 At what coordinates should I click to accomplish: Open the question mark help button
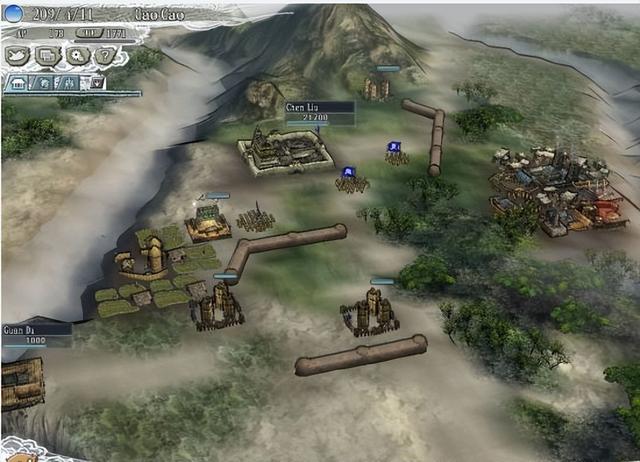[x=104, y=57]
